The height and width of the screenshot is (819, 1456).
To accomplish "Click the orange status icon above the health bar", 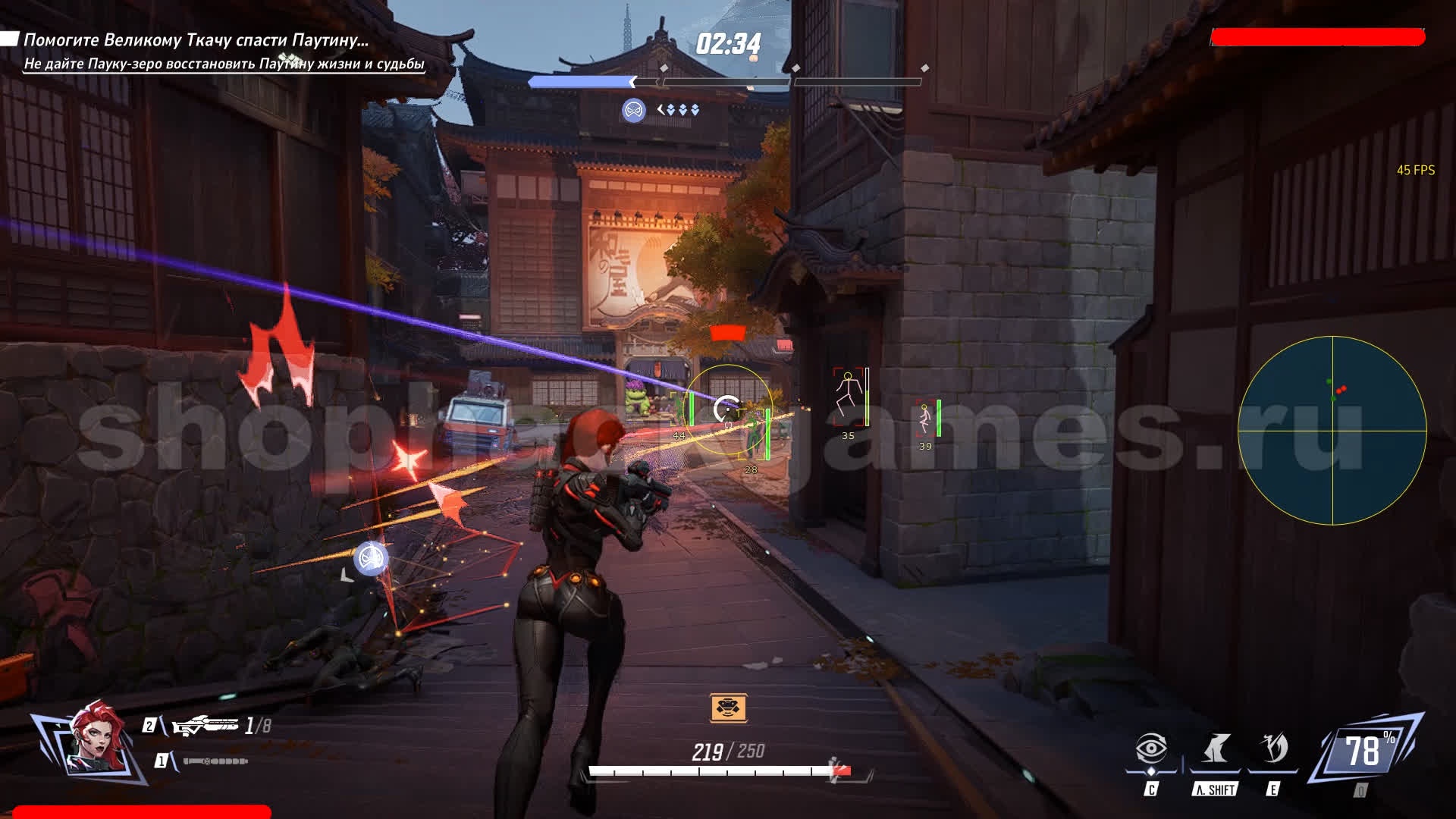I will [728, 708].
